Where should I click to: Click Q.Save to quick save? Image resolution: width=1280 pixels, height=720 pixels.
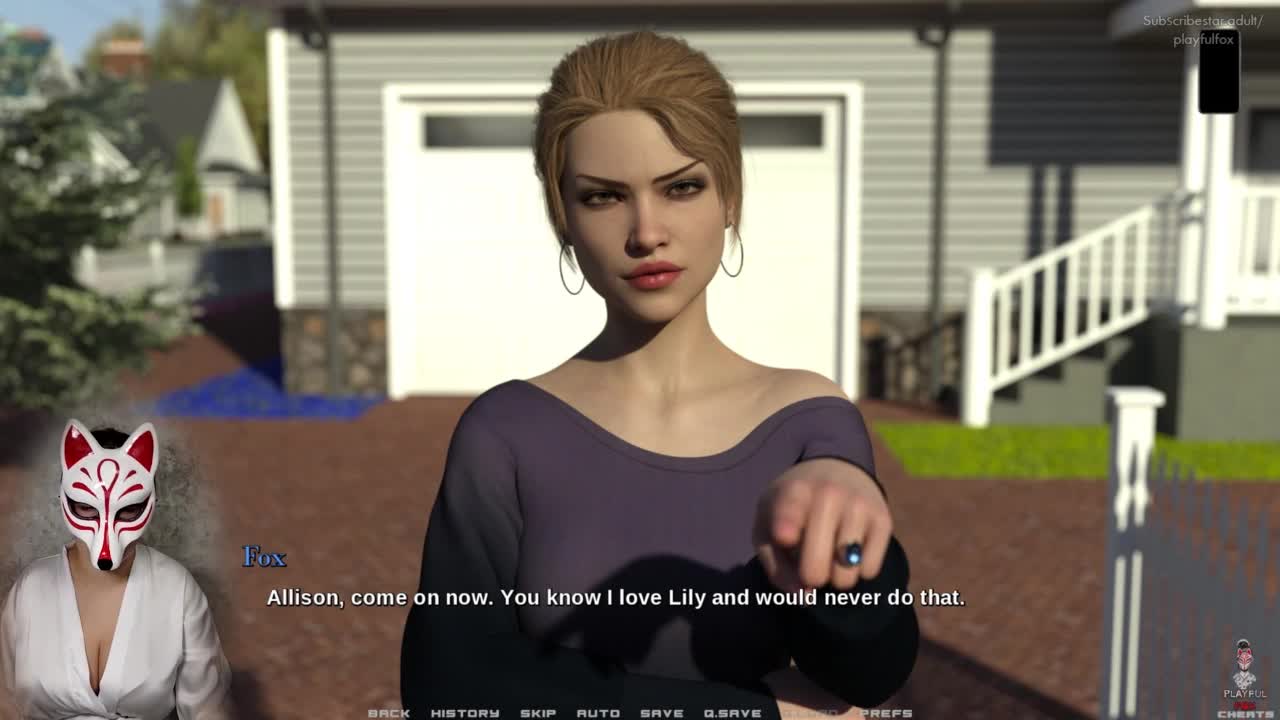[x=732, y=713]
